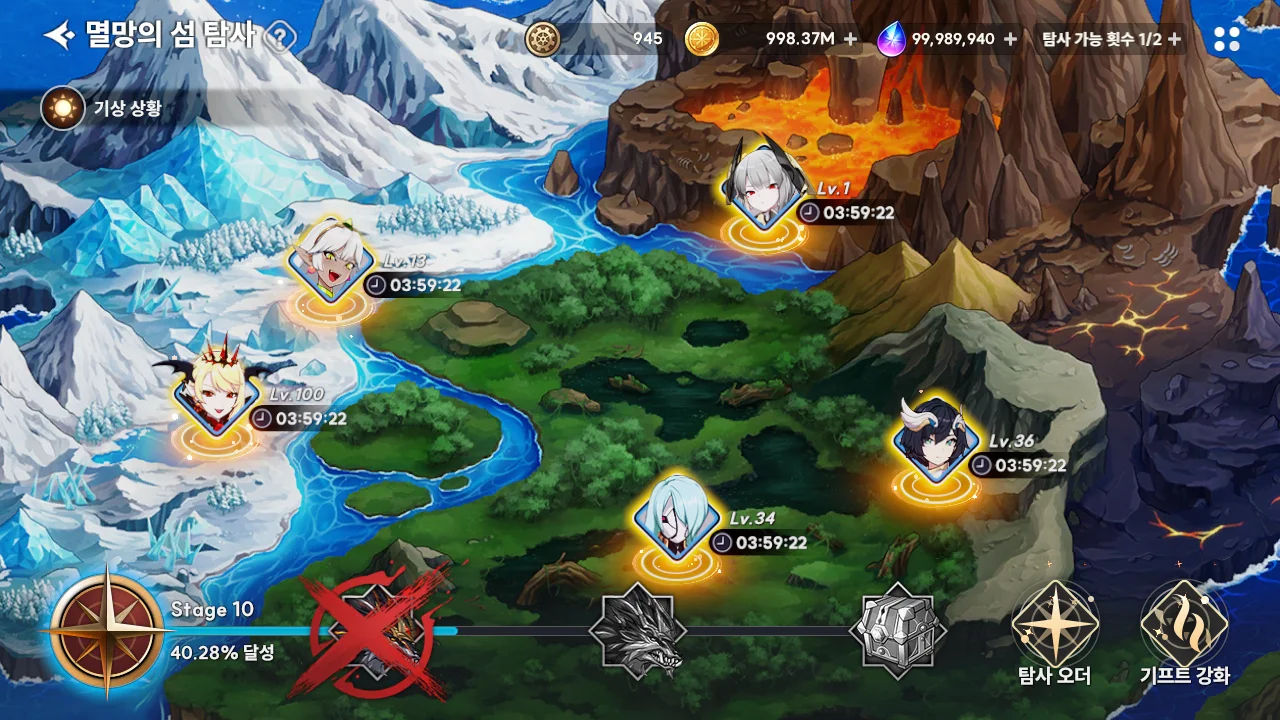The height and width of the screenshot is (720, 1280).
Task: Go back using the arrow icon
Action: 60,37
